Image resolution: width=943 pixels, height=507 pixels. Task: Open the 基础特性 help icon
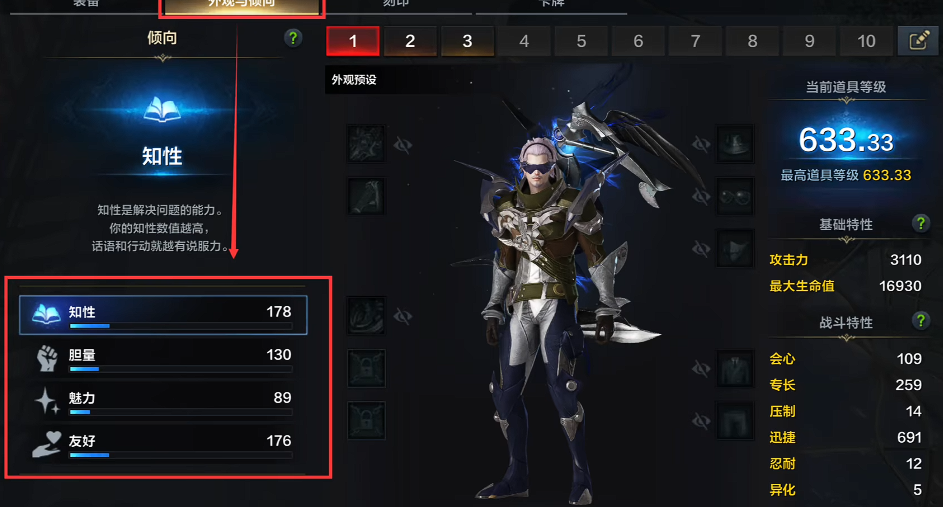point(921,224)
